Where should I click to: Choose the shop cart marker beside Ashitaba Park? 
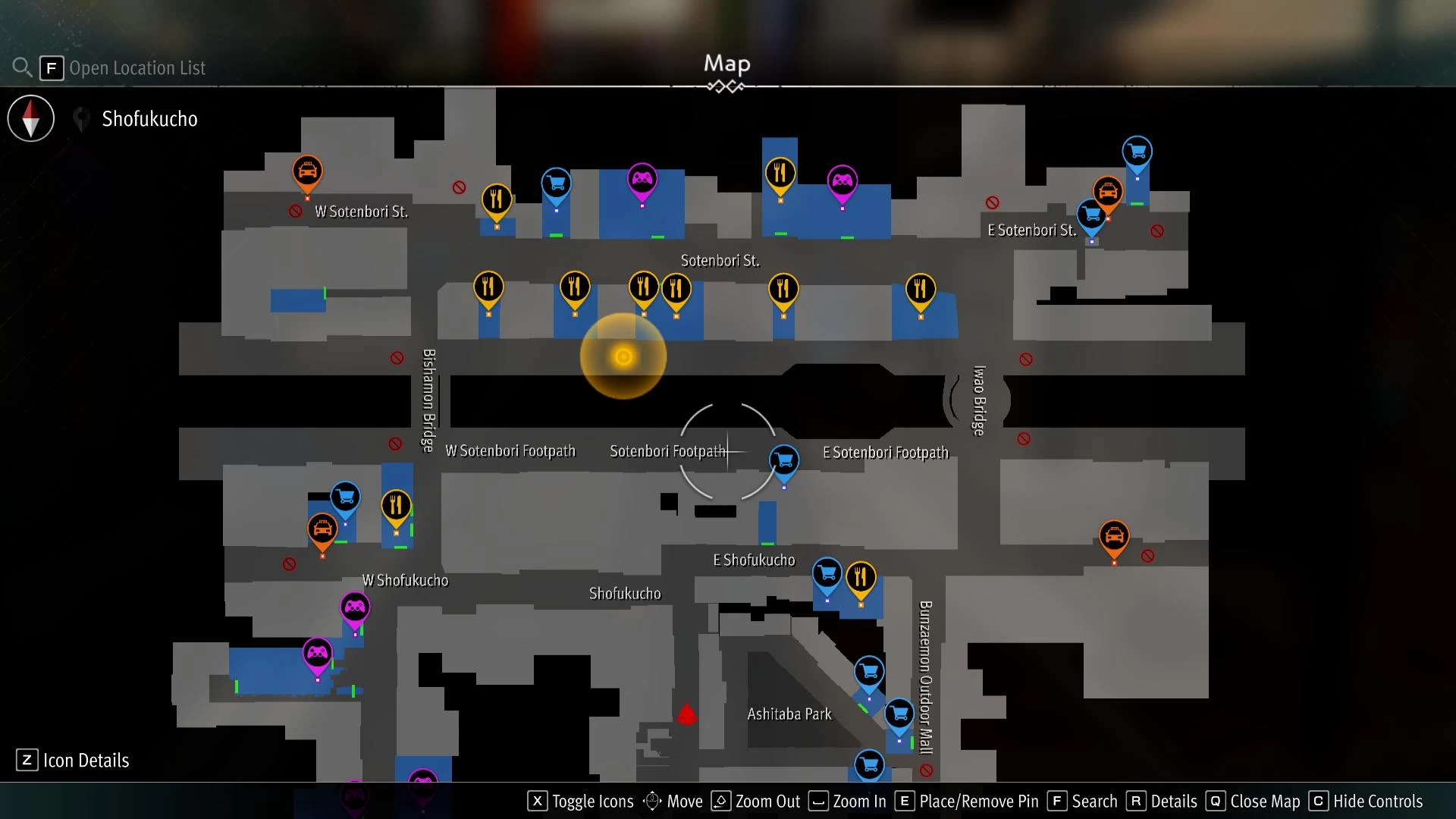[869, 672]
